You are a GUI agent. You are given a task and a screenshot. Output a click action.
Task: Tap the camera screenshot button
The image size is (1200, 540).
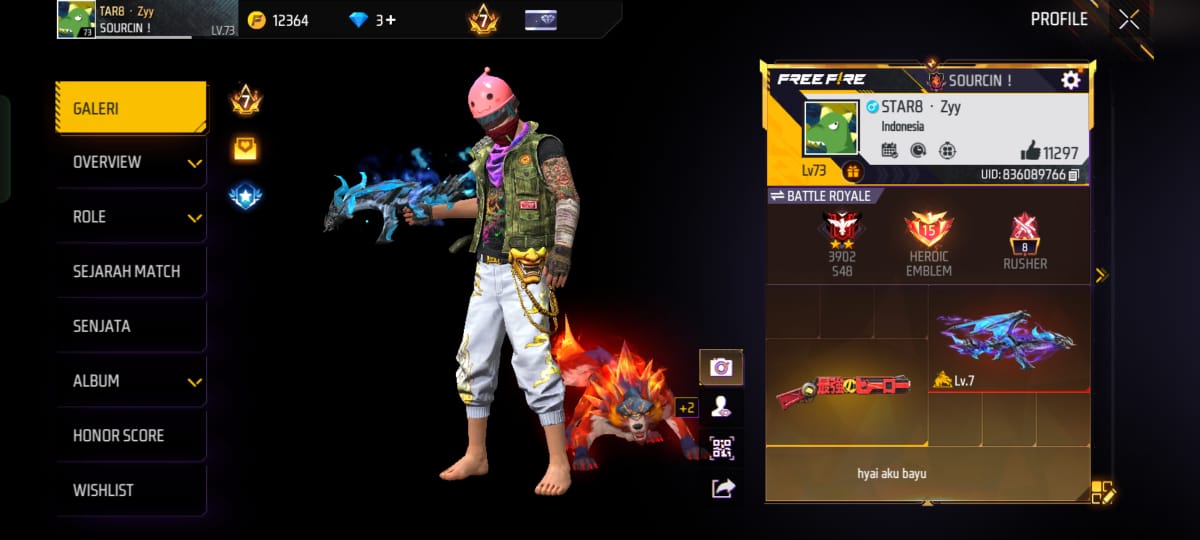721,367
